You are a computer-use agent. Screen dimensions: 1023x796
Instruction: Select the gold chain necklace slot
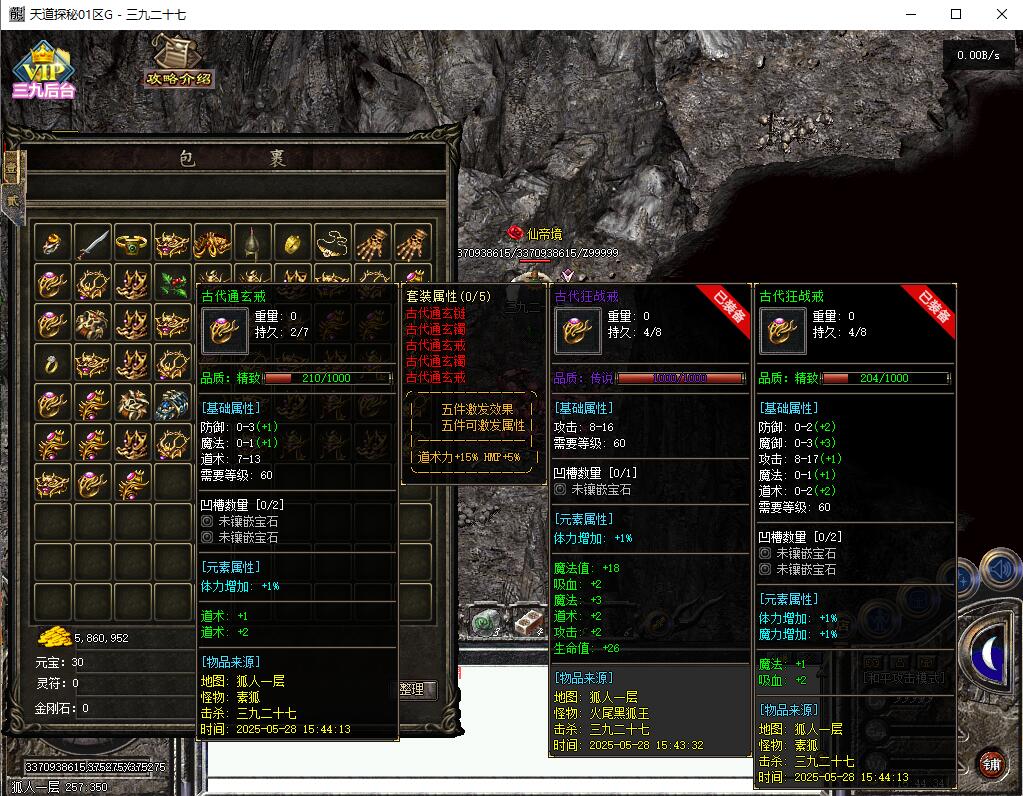coord(333,243)
